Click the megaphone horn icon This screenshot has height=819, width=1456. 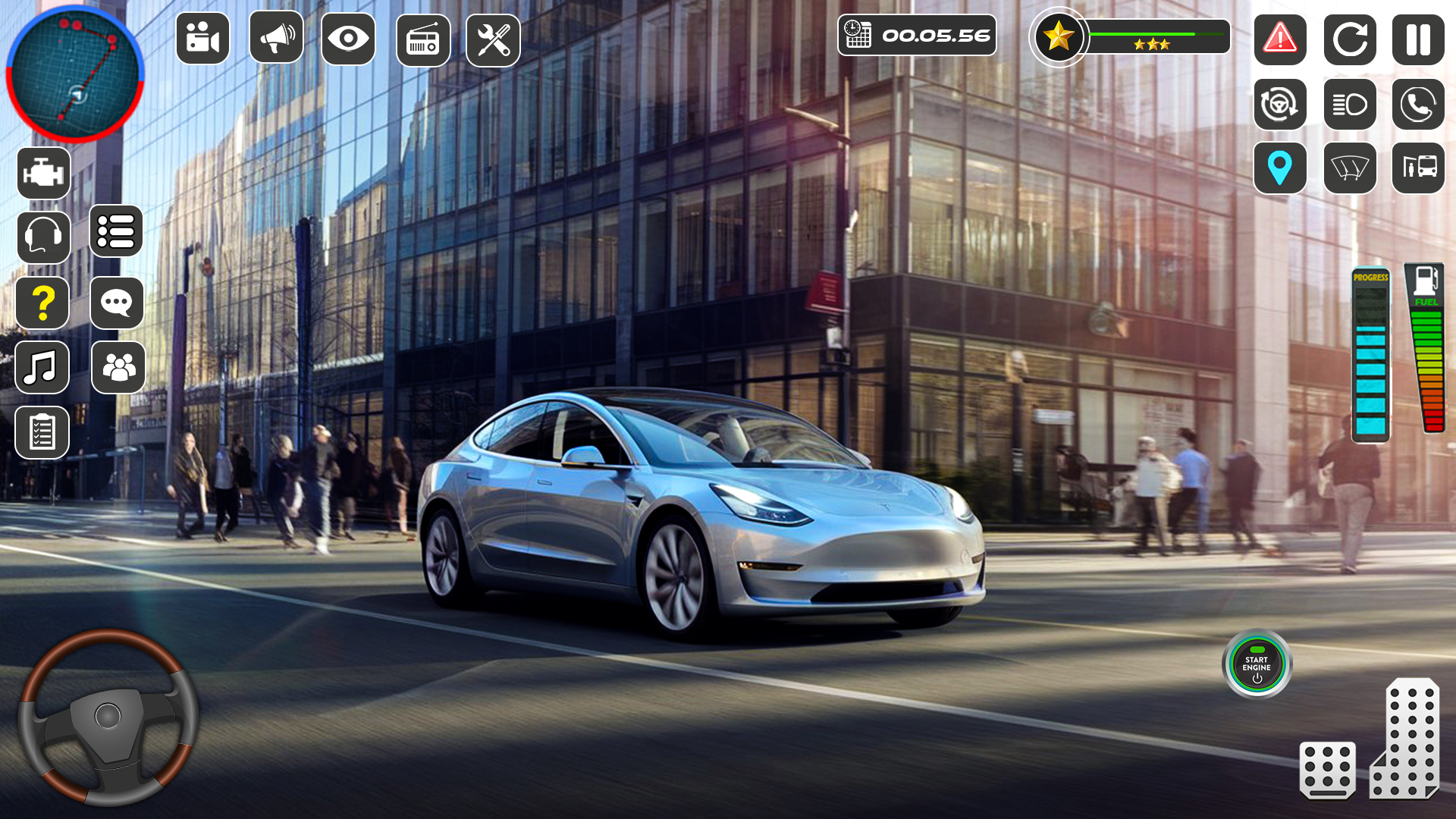[x=276, y=39]
